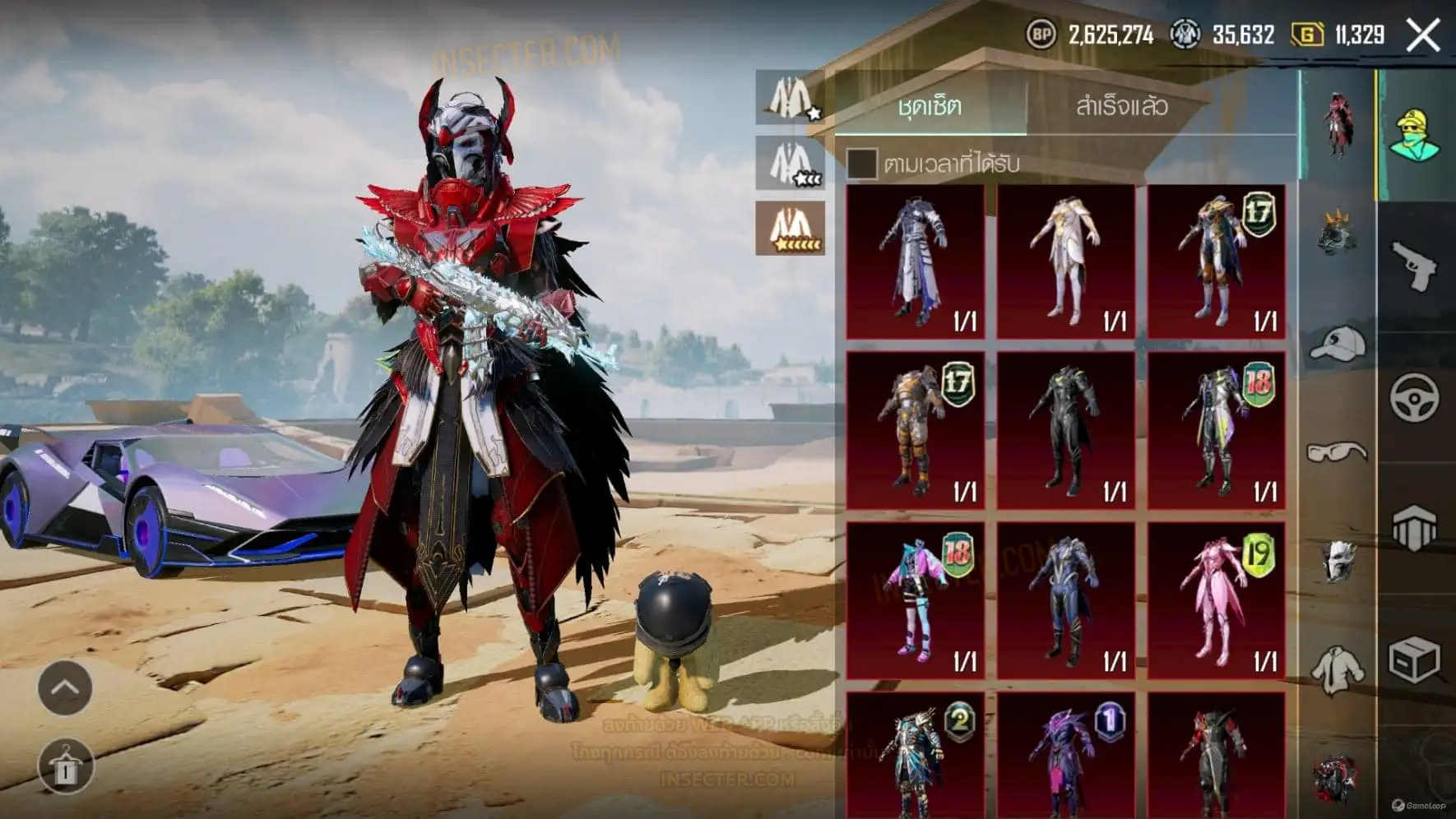Show the sunglasses category
1456x819 pixels.
(x=1337, y=452)
